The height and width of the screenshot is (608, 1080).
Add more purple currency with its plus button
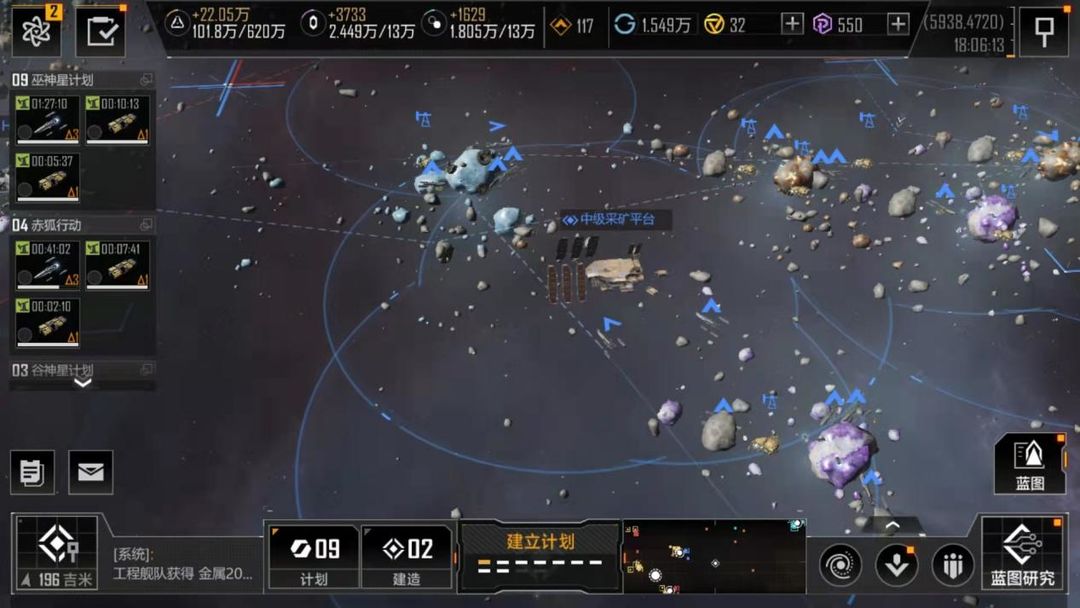(898, 24)
